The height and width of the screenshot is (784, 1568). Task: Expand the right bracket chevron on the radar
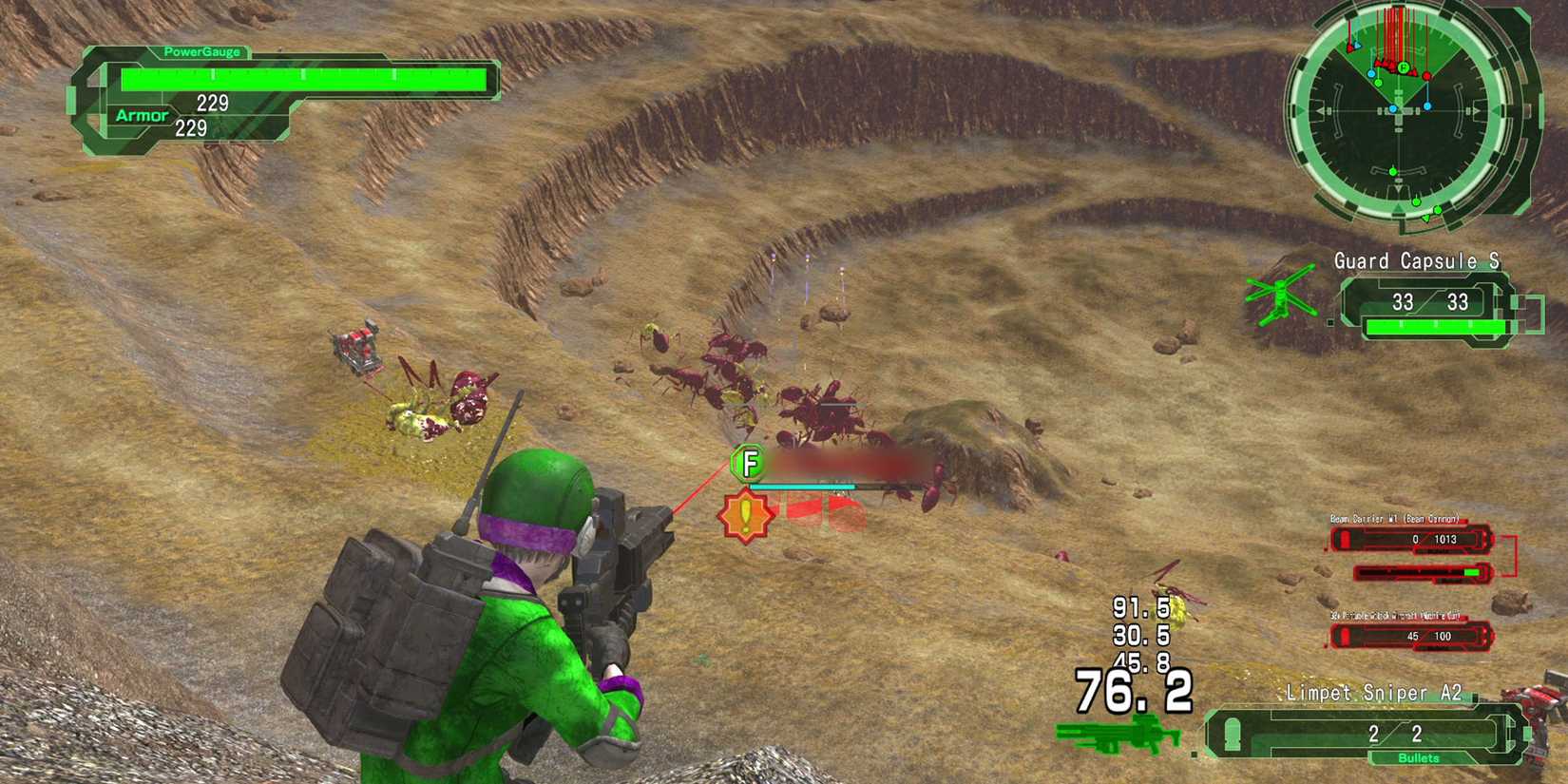click(x=1476, y=111)
